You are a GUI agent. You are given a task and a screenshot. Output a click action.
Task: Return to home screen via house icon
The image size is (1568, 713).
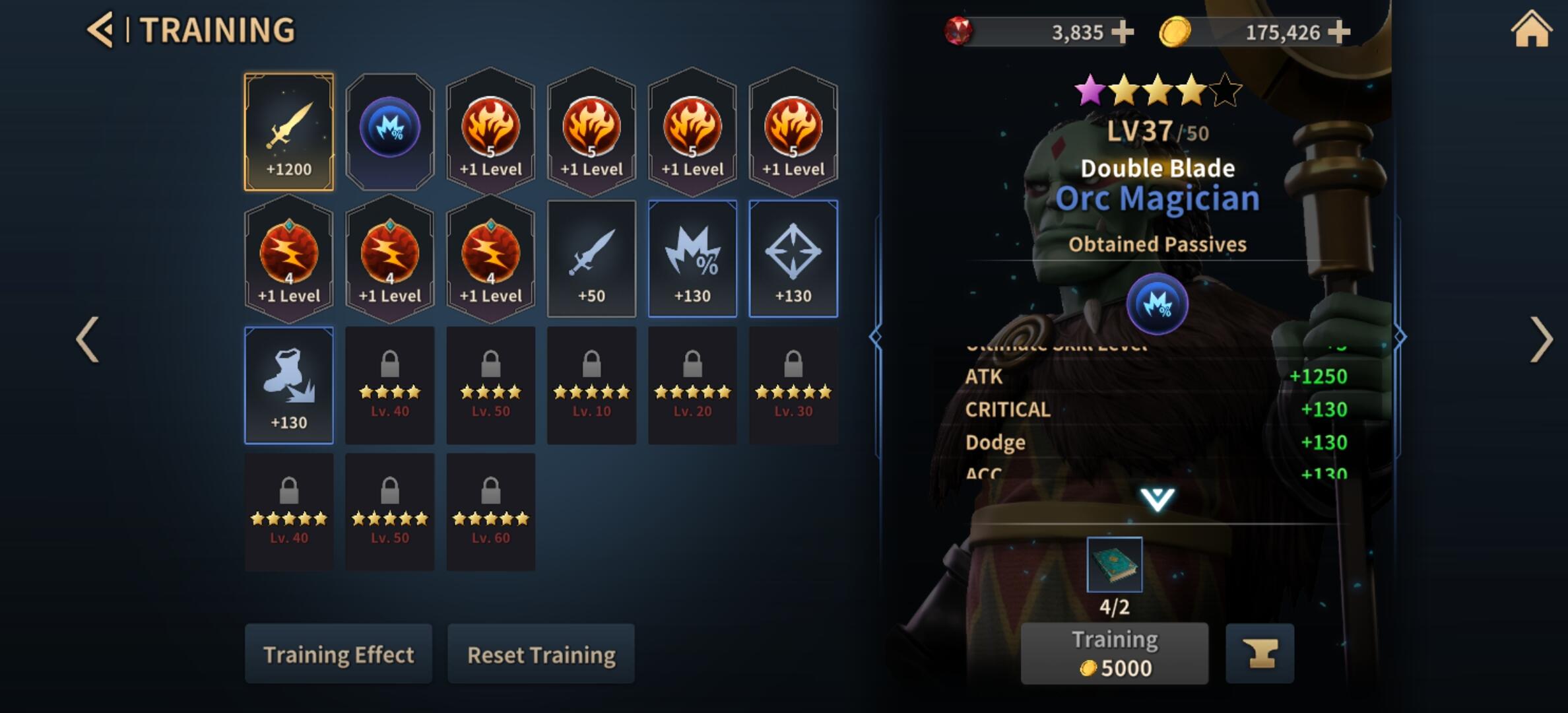[1530, 28]
